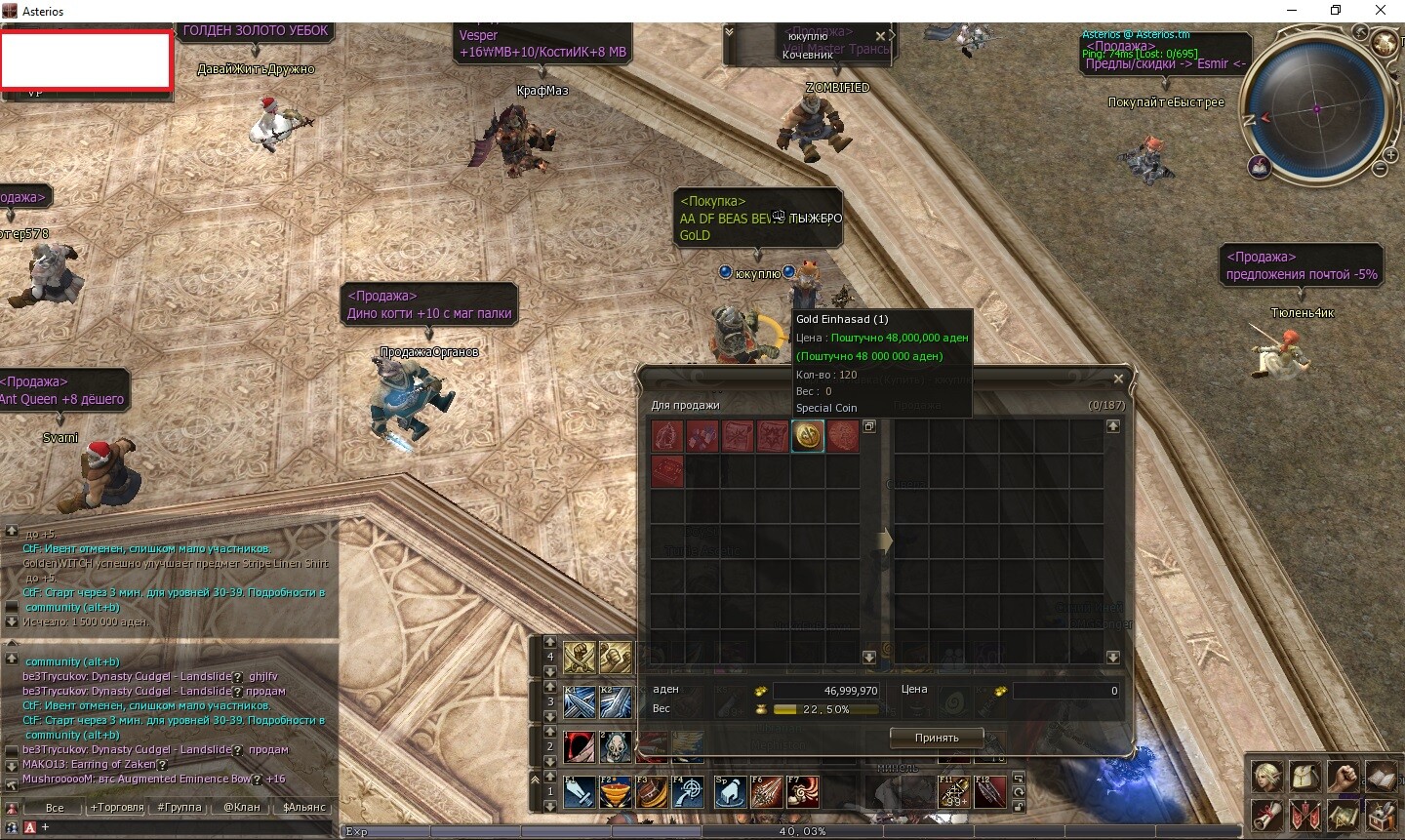The height and width of the screenshot is (840, 1405).
Task: Open the world map via the map scroll icon
Action: (x=1344, y=814)
